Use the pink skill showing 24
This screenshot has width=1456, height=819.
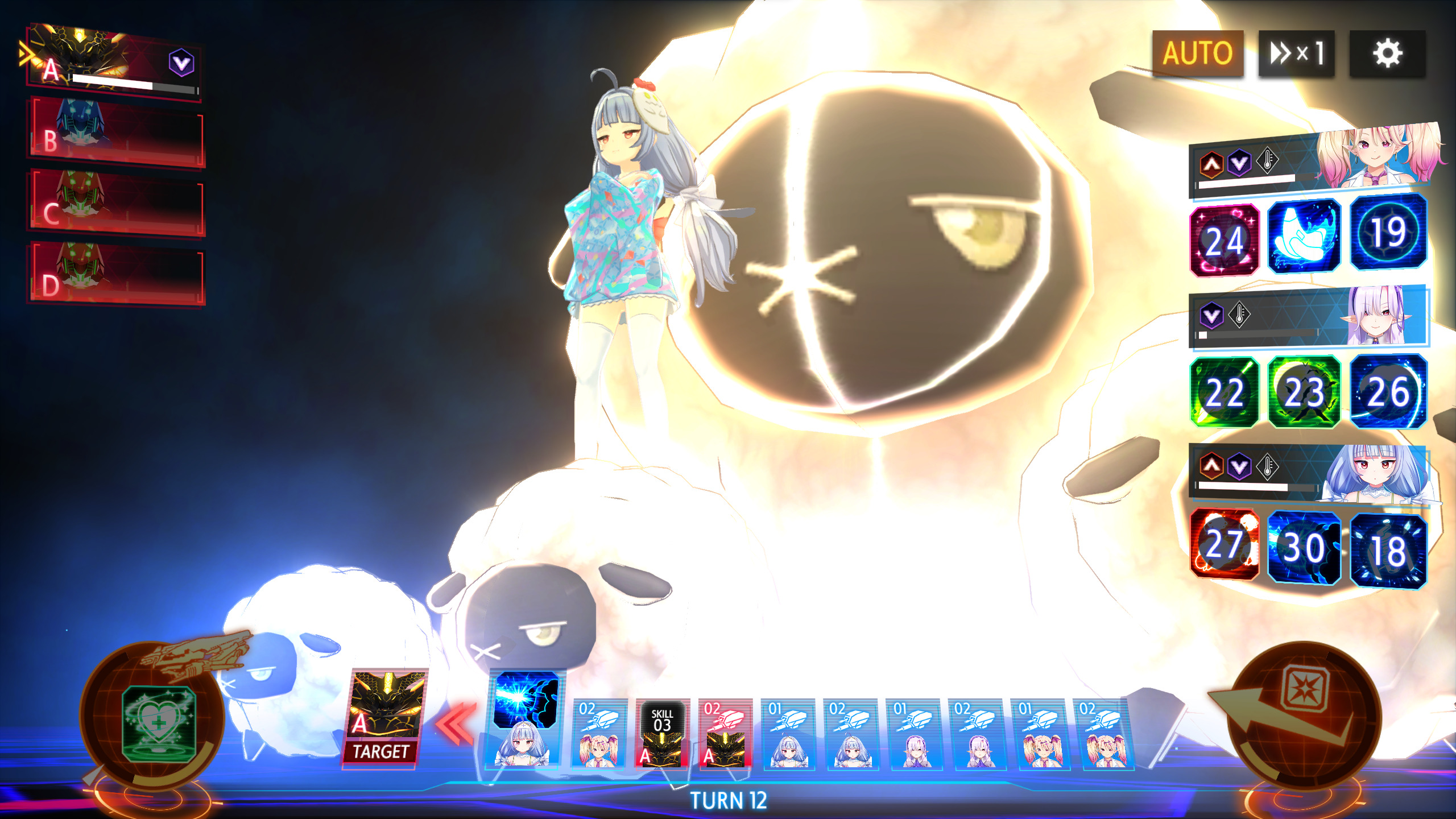[x=1225, y=241]
